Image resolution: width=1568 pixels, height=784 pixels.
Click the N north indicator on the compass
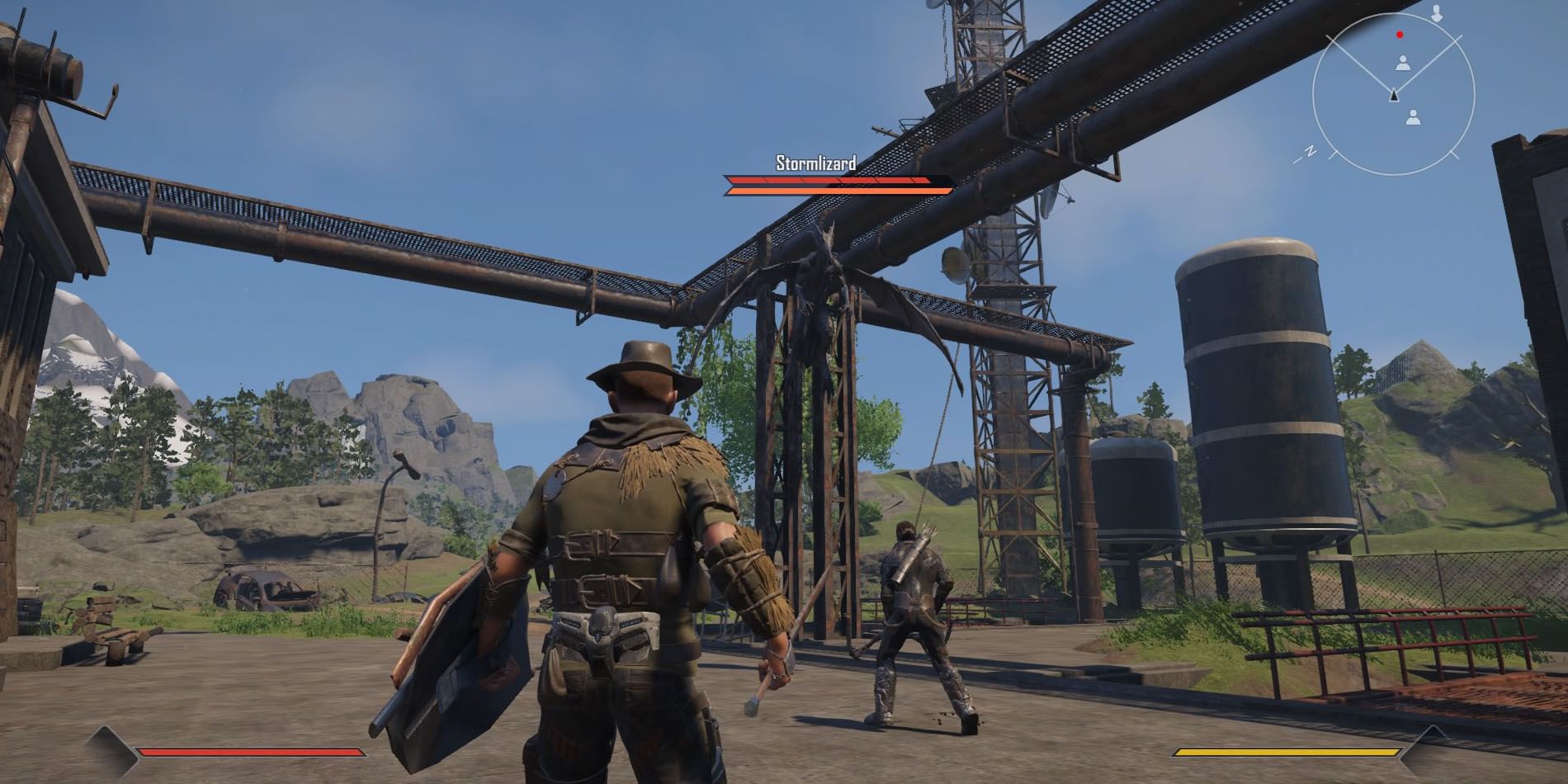click(x=1311, y=150)
